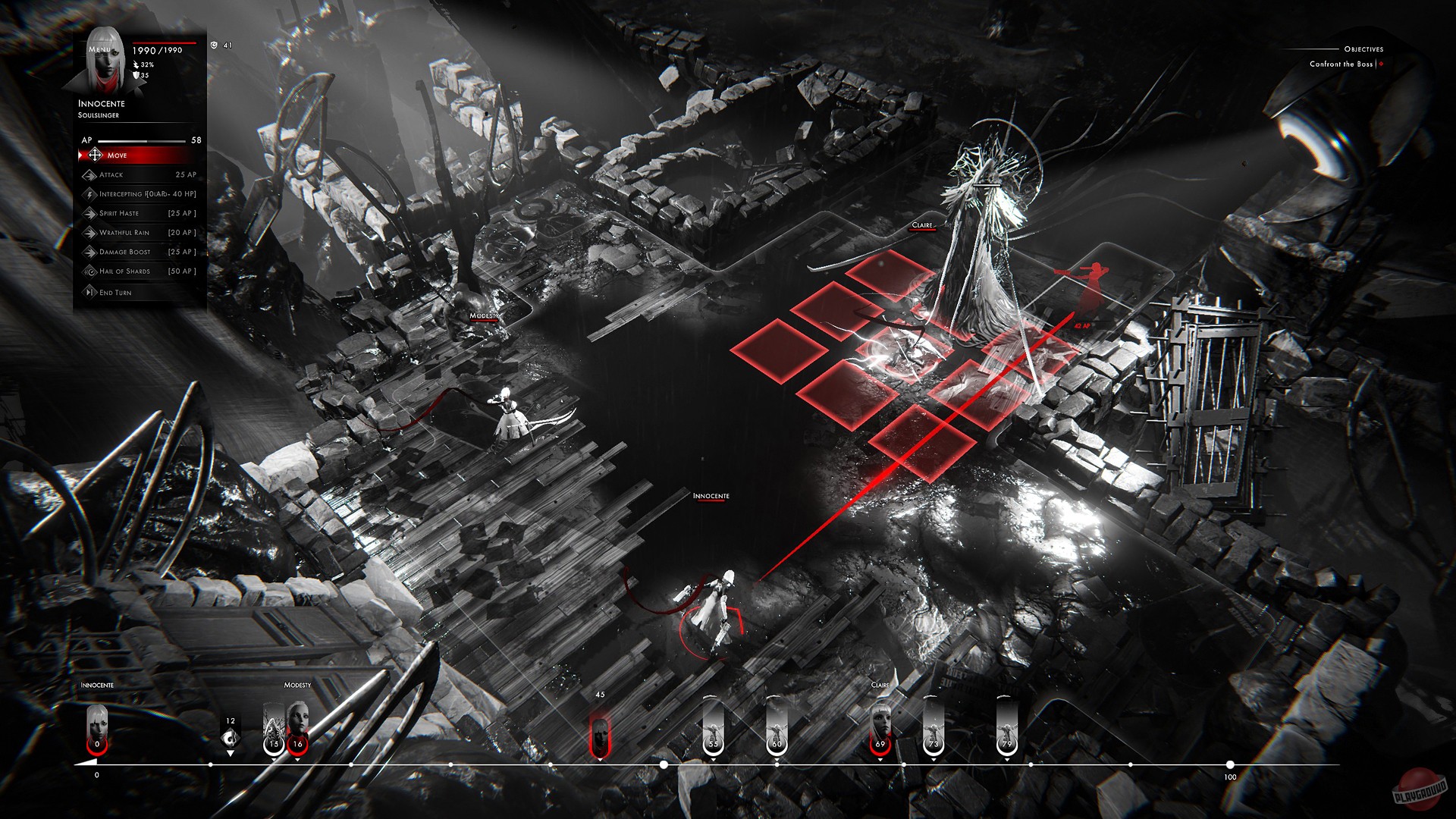1456x819 pixels.
Task: Click the shield icon showing 35
Action: tap(136, 75)
